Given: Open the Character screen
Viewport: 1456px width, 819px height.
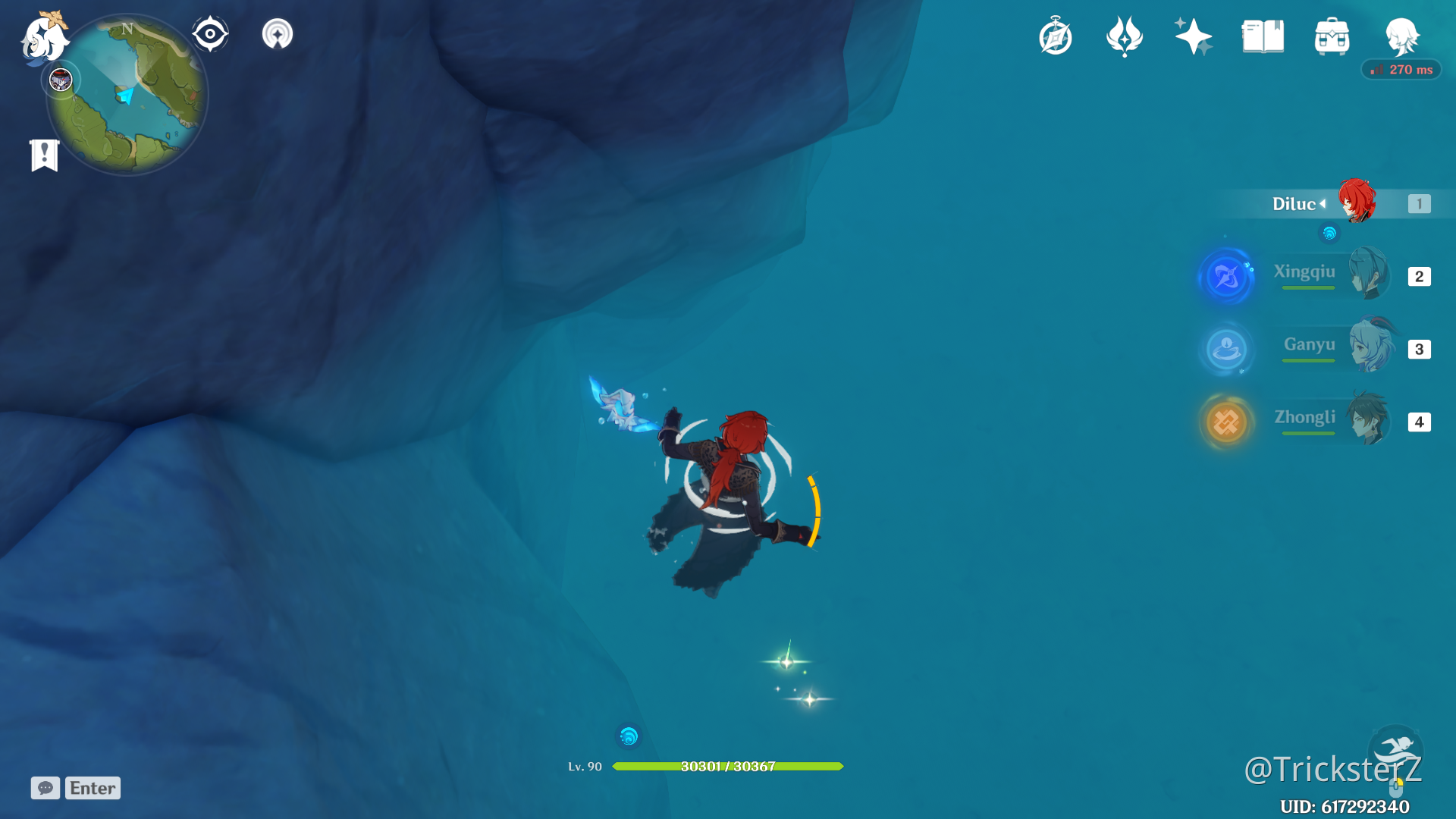Looking at the screenshot, I should [1401, 38].
